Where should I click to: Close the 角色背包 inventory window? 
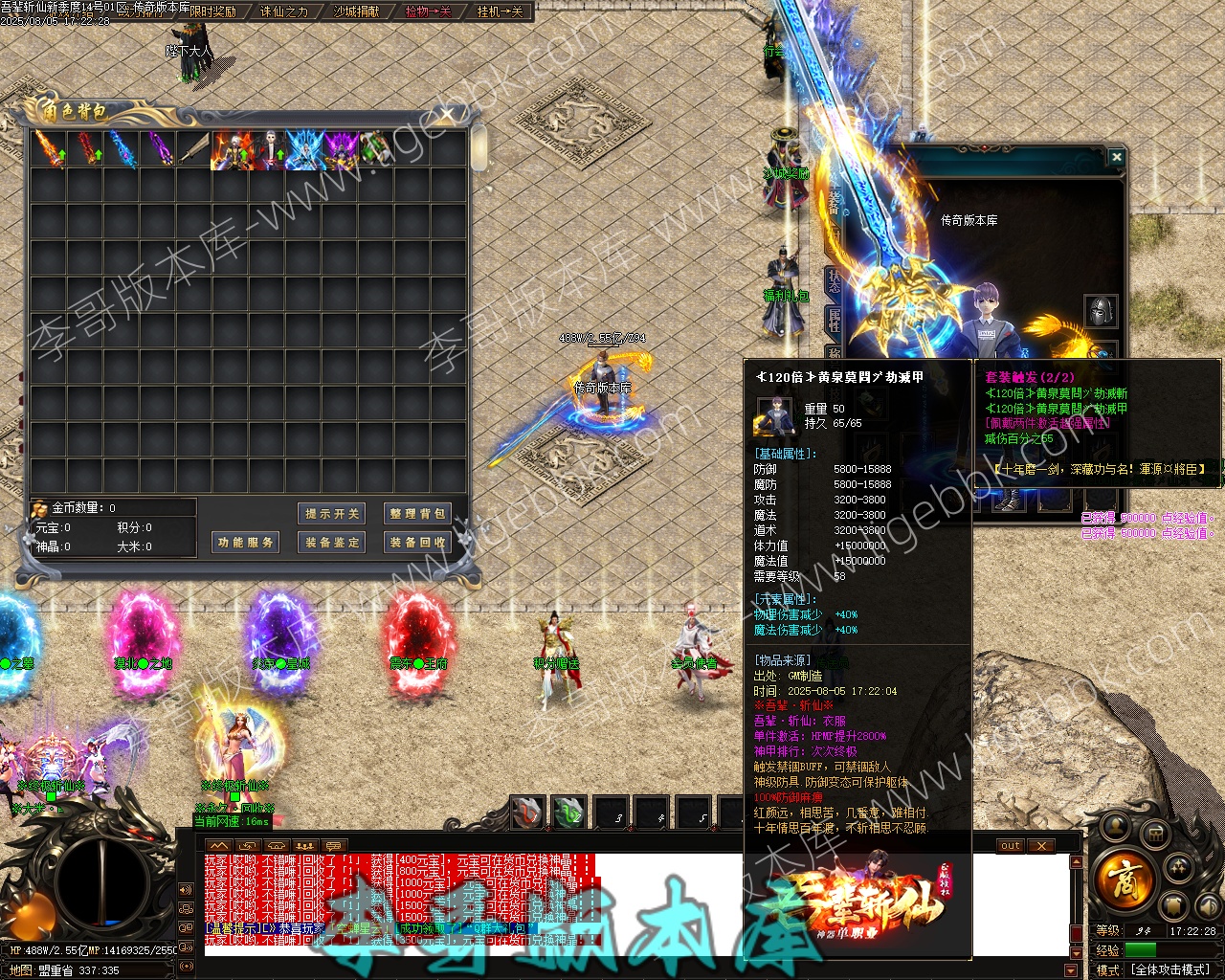pyautogui.click(x=447, y=115)
